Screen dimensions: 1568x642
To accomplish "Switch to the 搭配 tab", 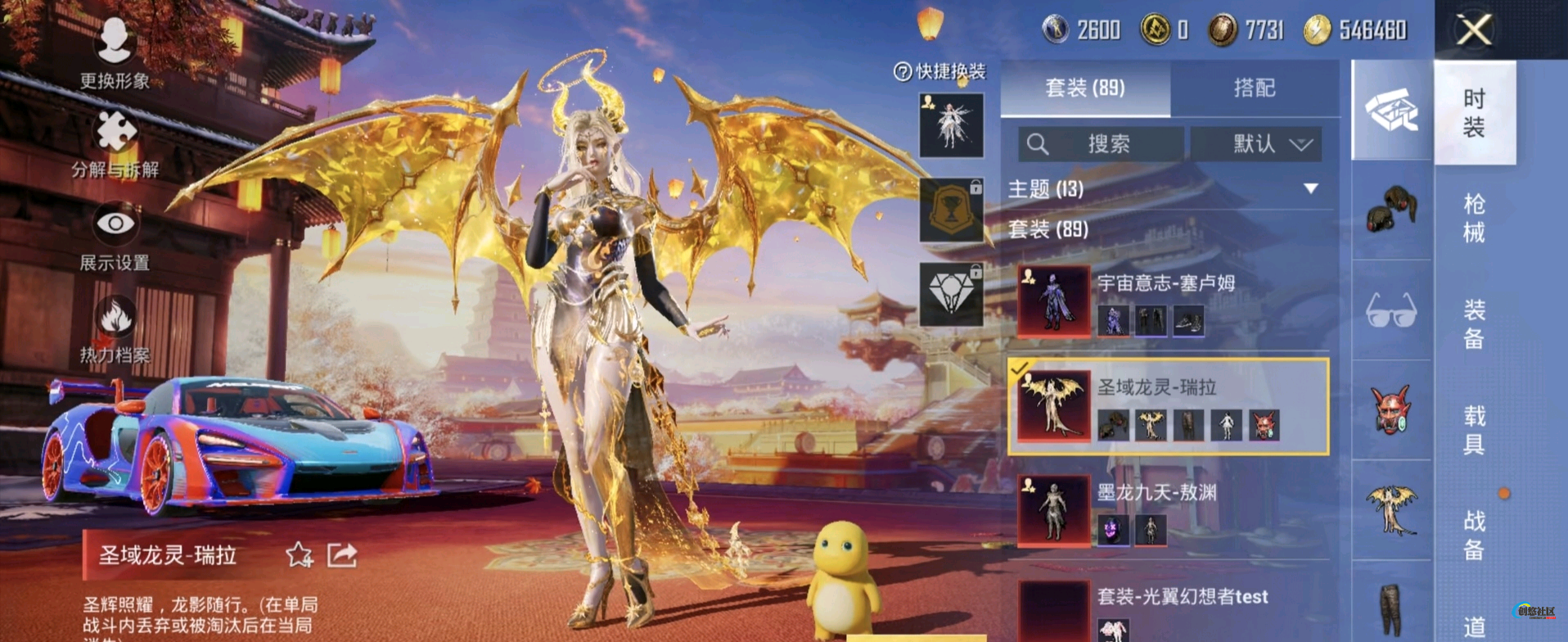I will 1254,88.
